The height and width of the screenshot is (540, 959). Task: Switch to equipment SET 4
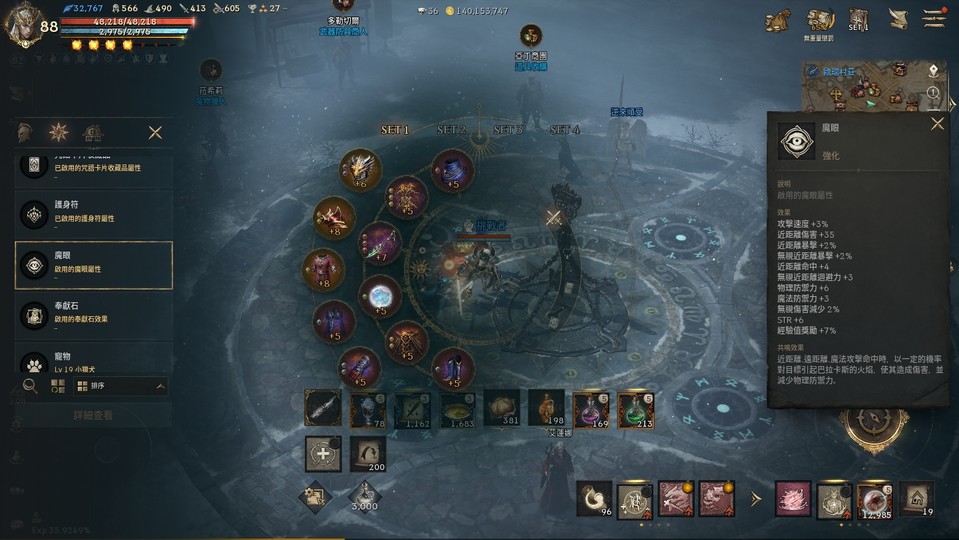pos(565,130)
